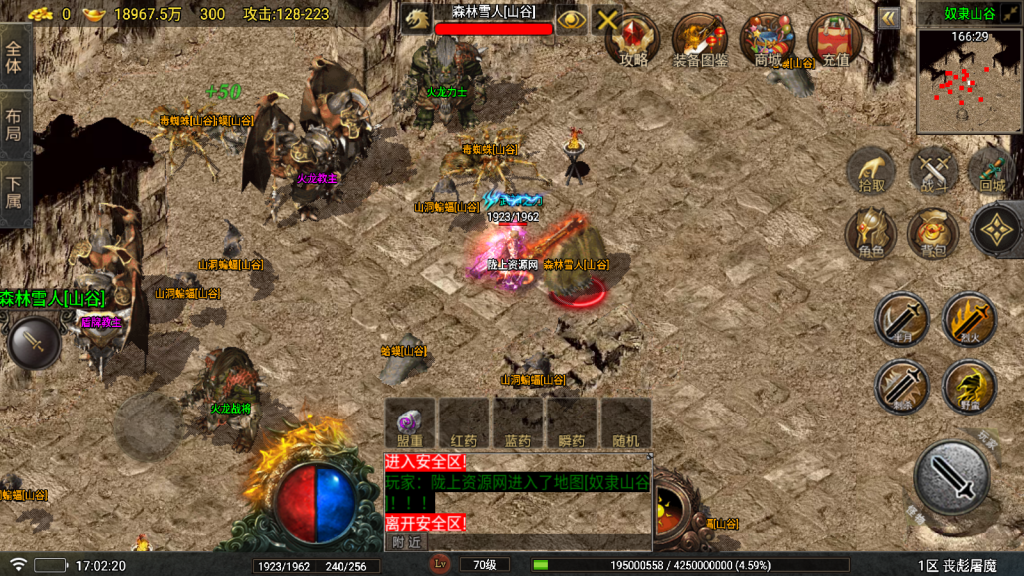
Task: Open the 充值 recharge menu
Action: coord(835,40)
